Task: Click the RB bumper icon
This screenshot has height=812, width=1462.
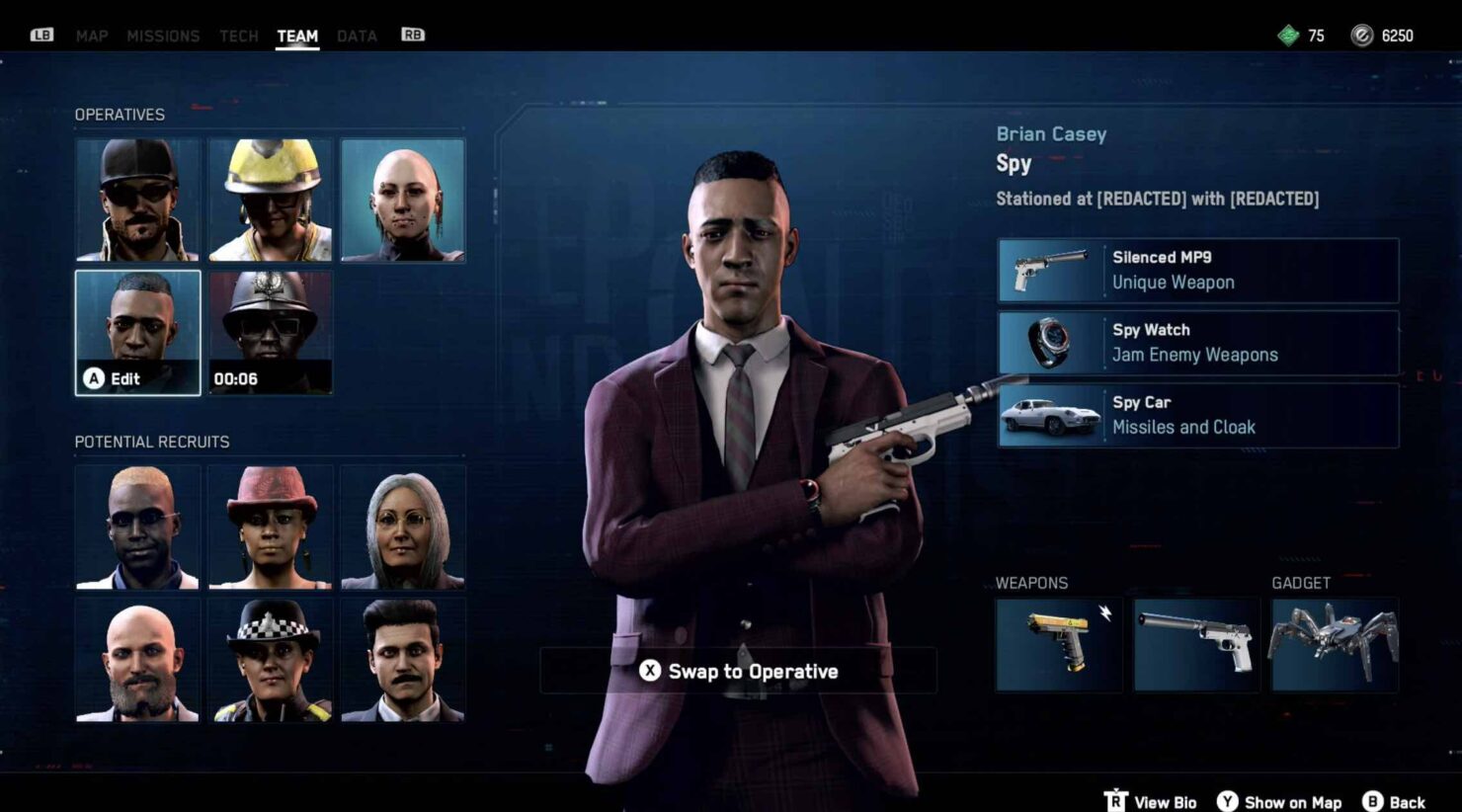Action: 412,35
